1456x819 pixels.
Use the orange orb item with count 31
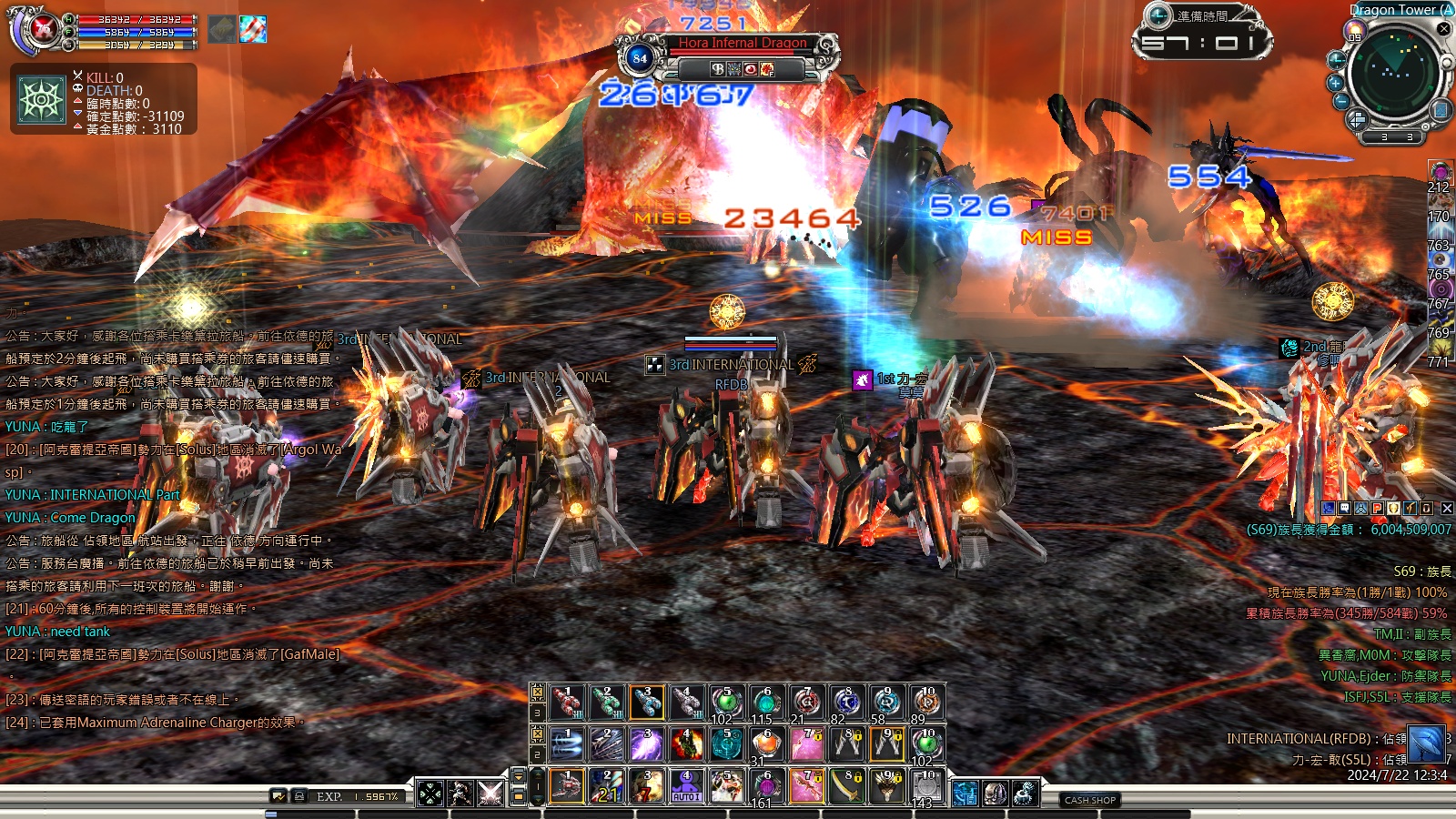(x=766, y=744)
